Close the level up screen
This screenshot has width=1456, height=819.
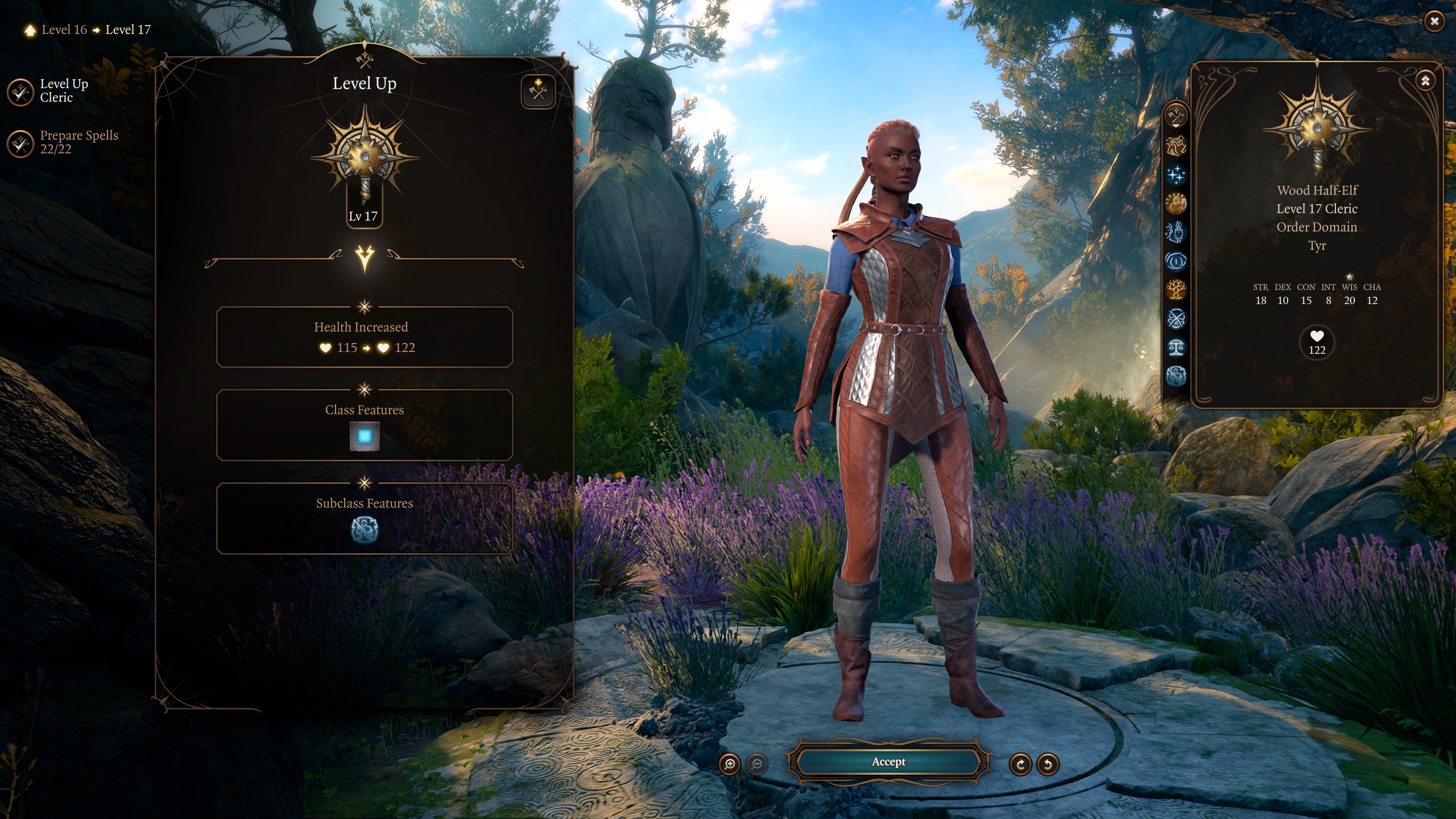coord(1434,22)
